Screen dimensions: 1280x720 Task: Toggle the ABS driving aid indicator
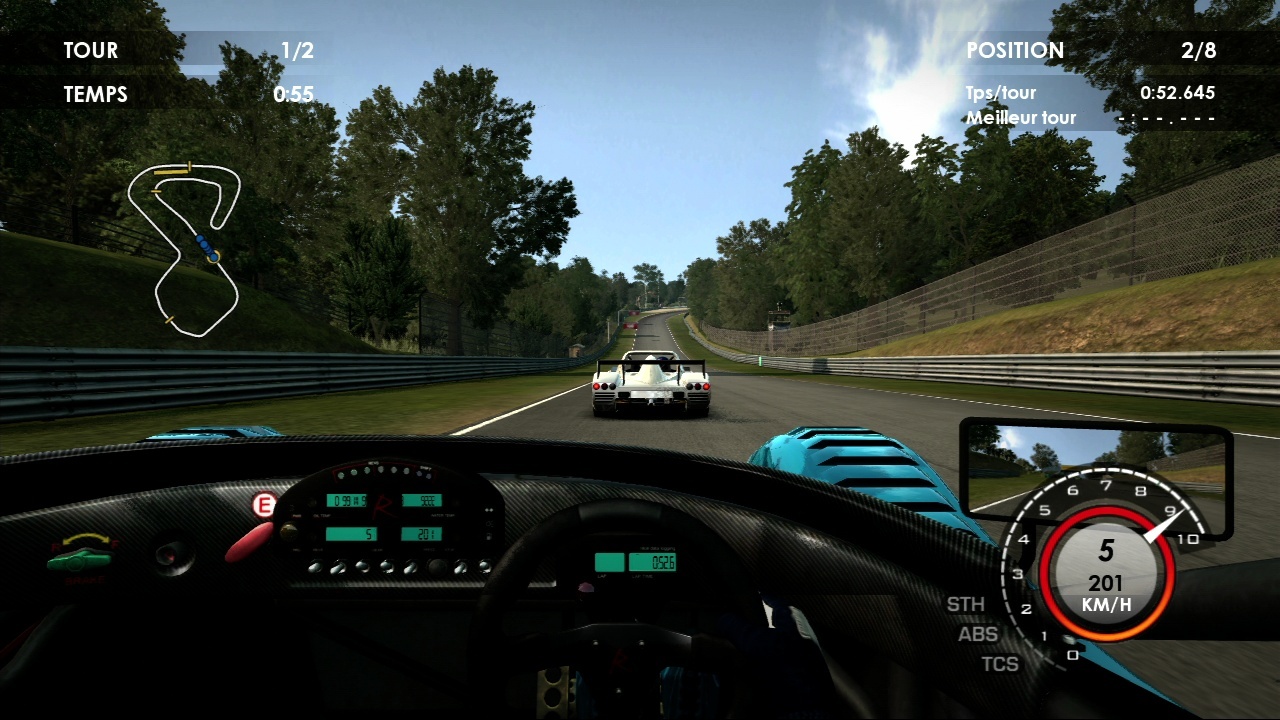pos(977,634)
